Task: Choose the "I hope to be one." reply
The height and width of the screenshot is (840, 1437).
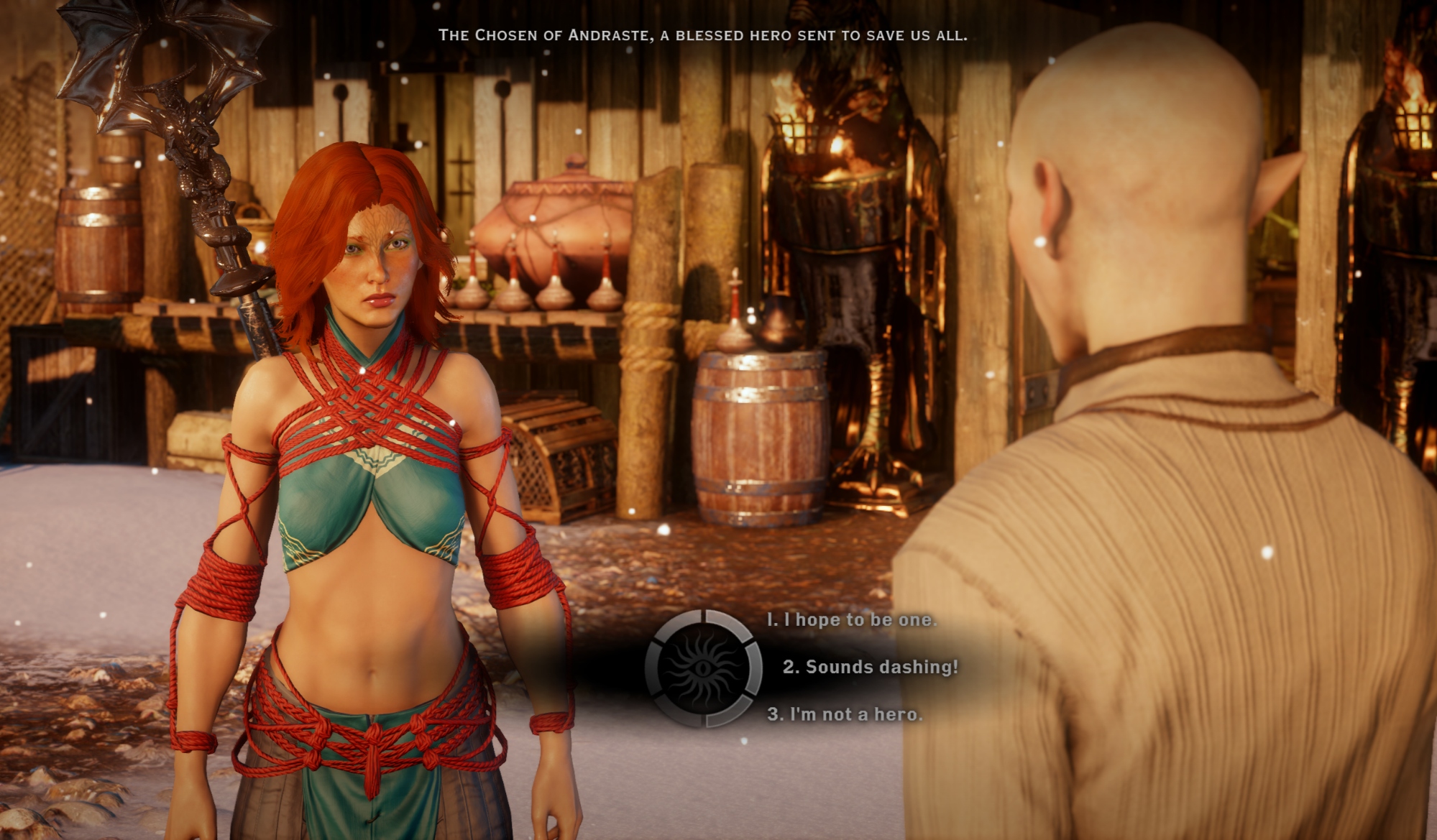Action: [851, 619]
